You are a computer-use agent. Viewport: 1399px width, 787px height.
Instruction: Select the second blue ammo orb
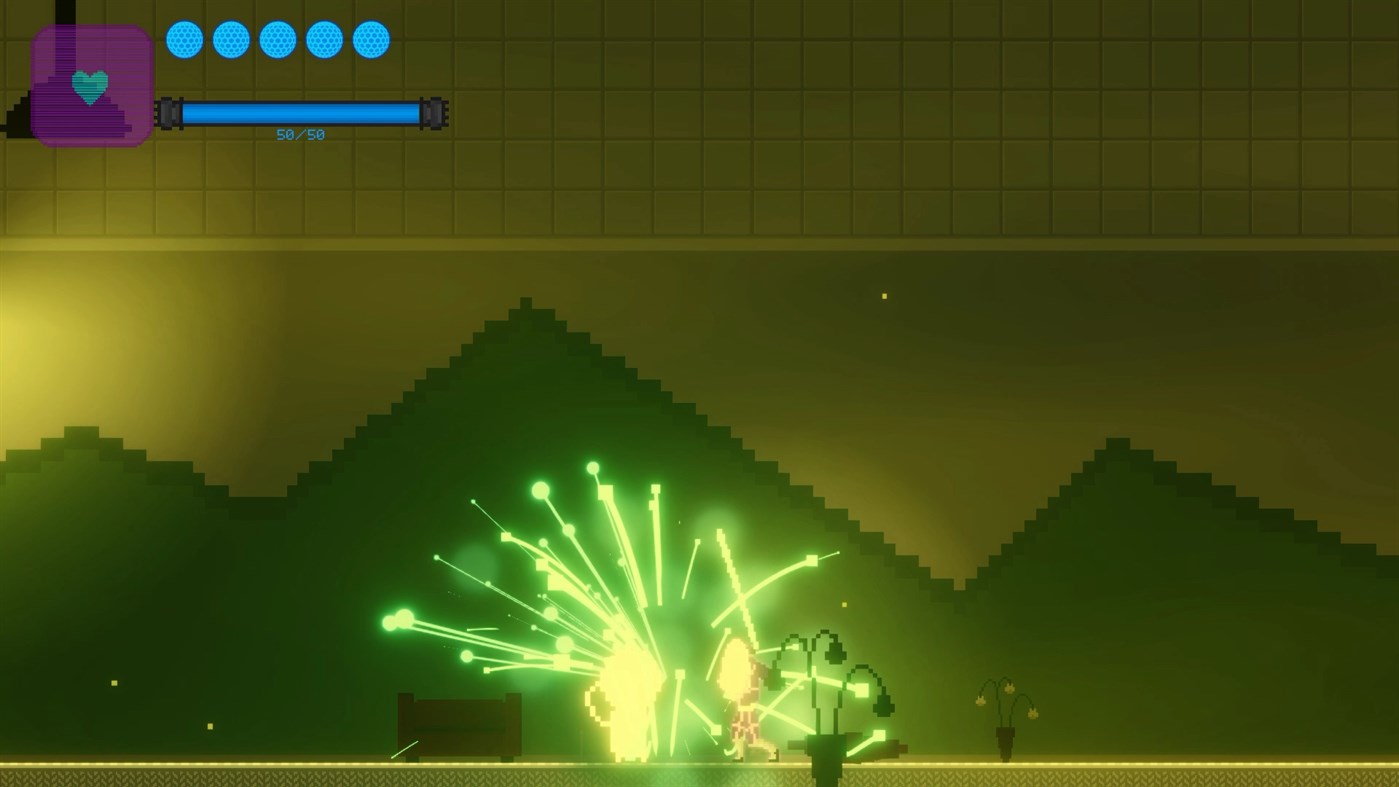point(231,39)
